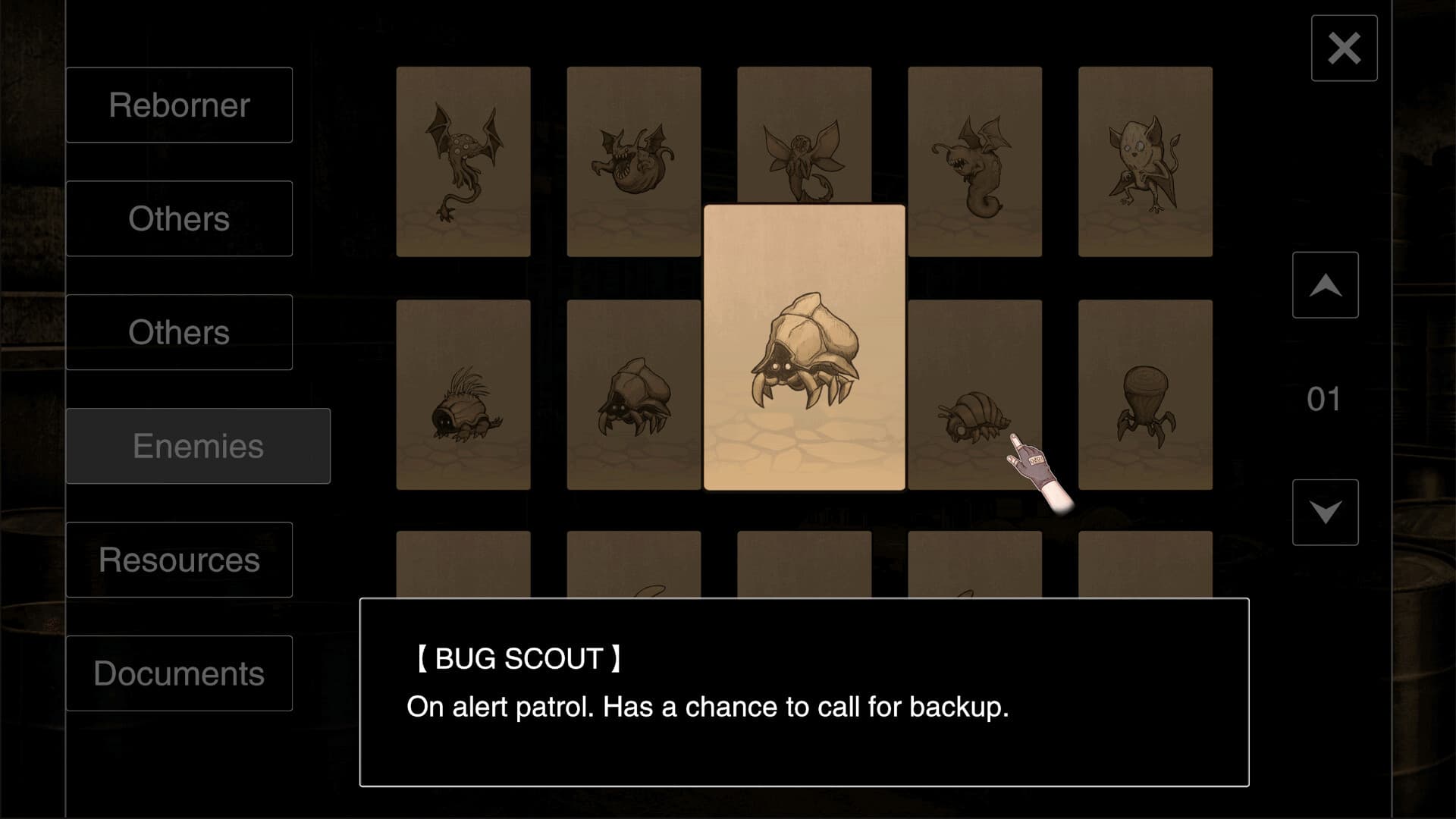Image resolution: width=1456 pixels, height=819 pixels.
Task: Select the first Others category
Action: pyautogui.click(x=179, y=218)
